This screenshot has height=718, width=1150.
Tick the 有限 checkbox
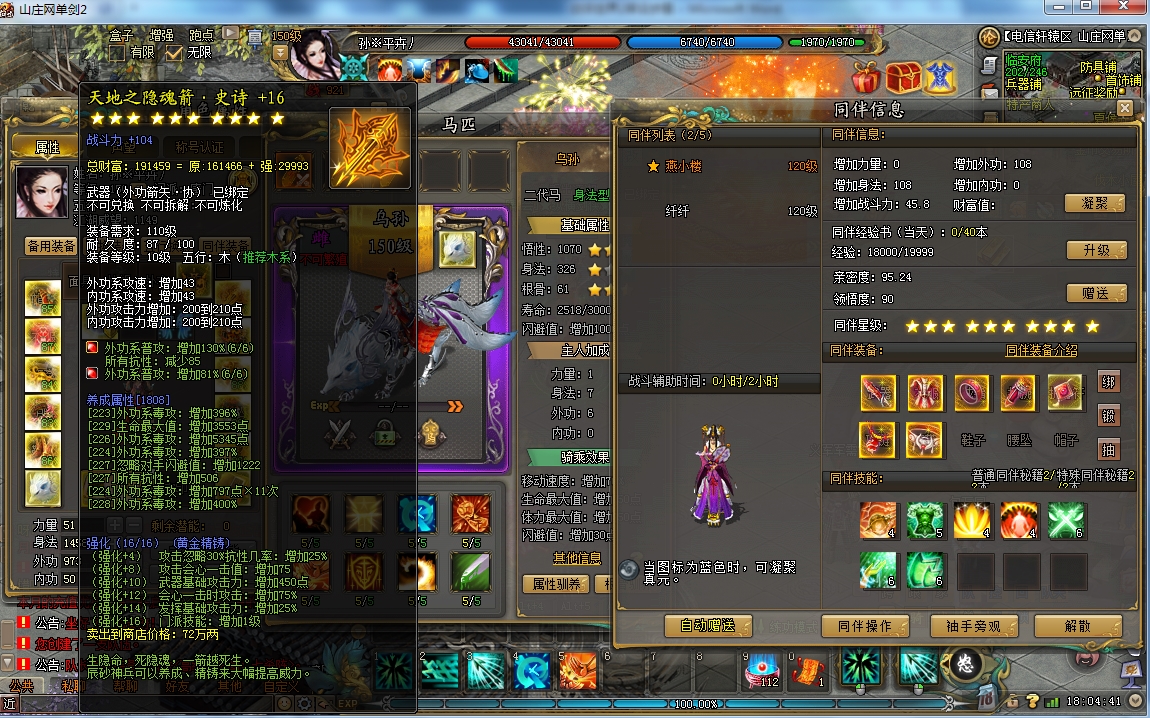click(x=117, y=52)
